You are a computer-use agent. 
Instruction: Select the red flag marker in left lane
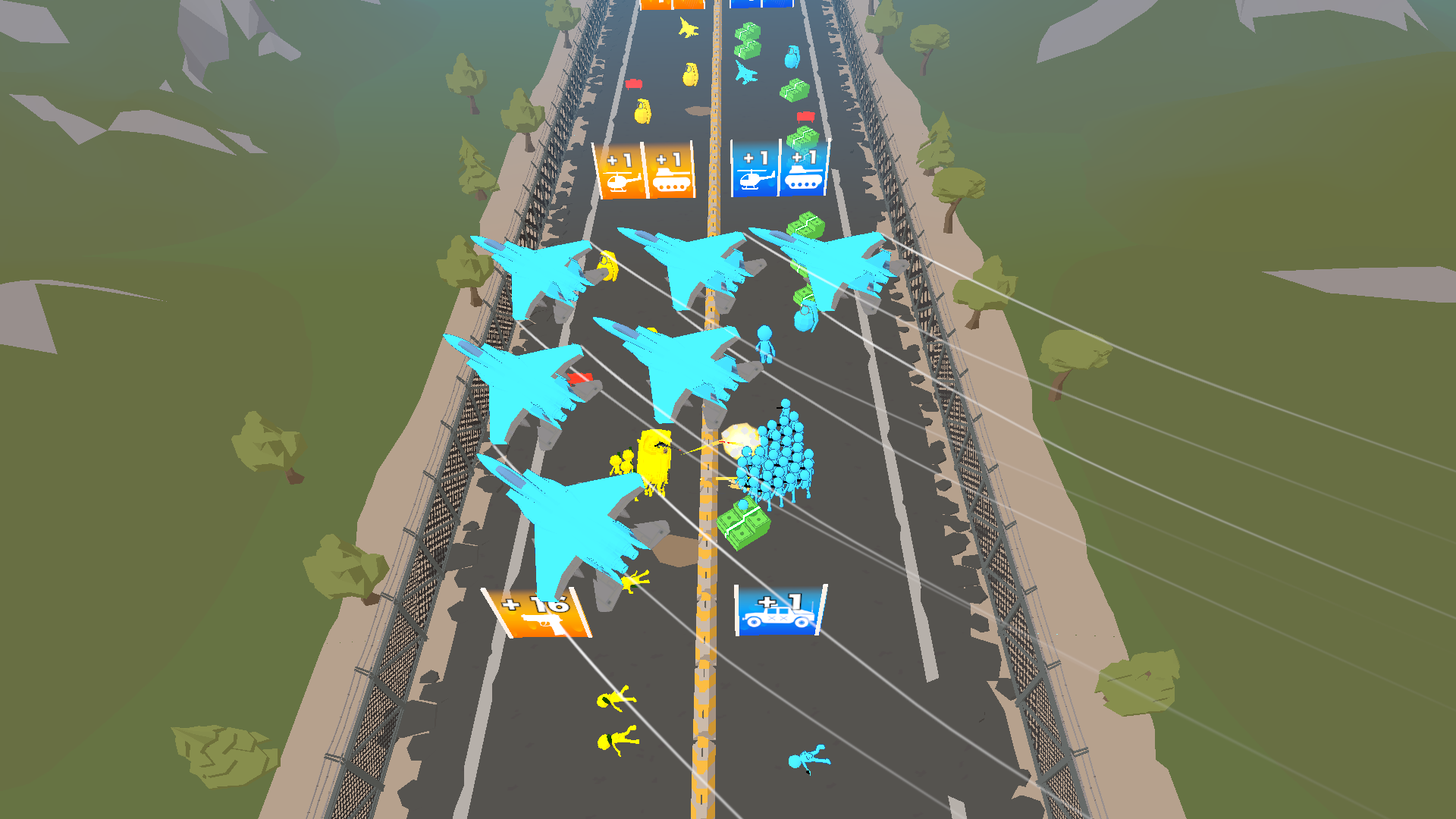[634, 83]
